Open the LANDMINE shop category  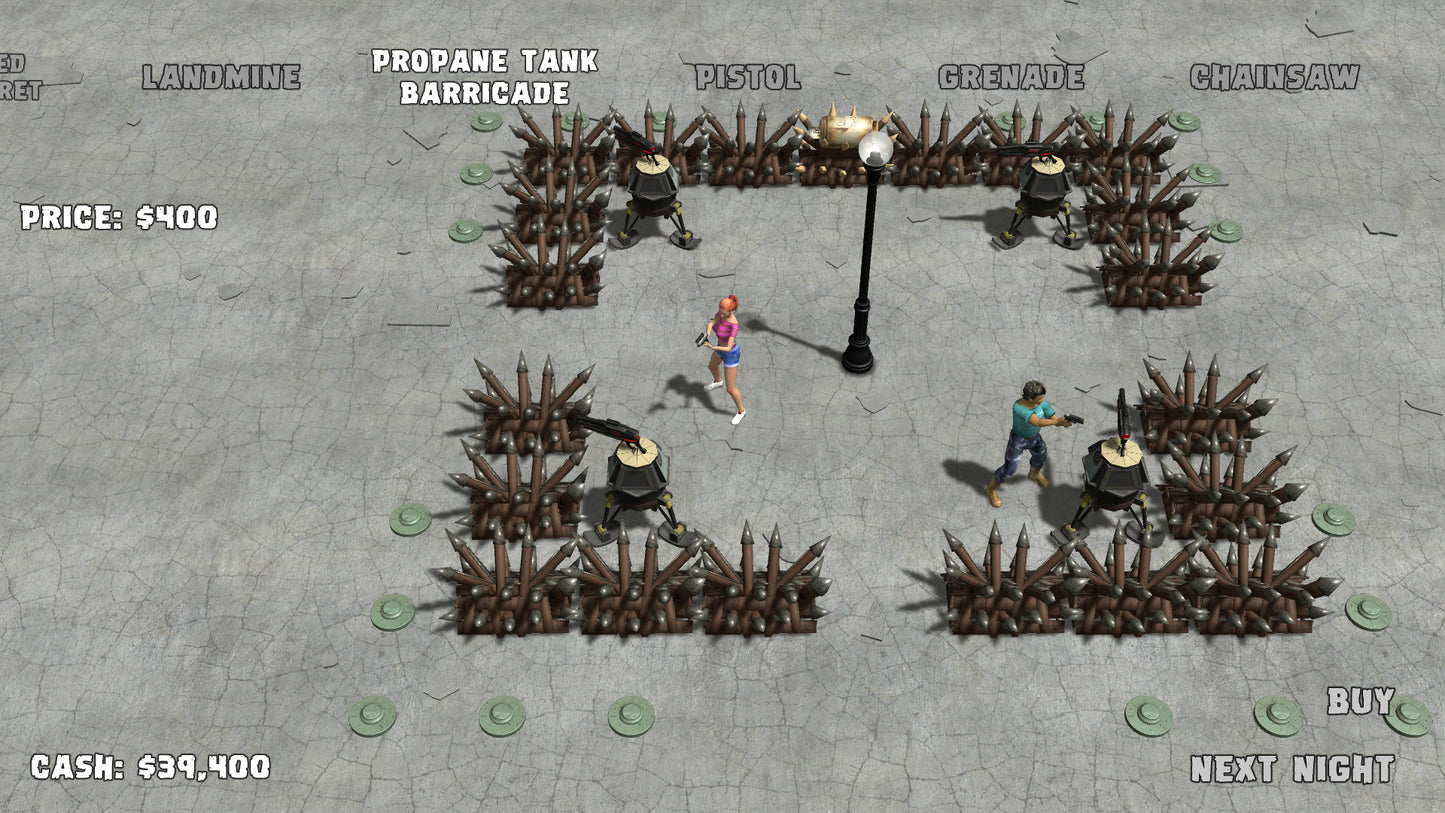tap(222, 73)
